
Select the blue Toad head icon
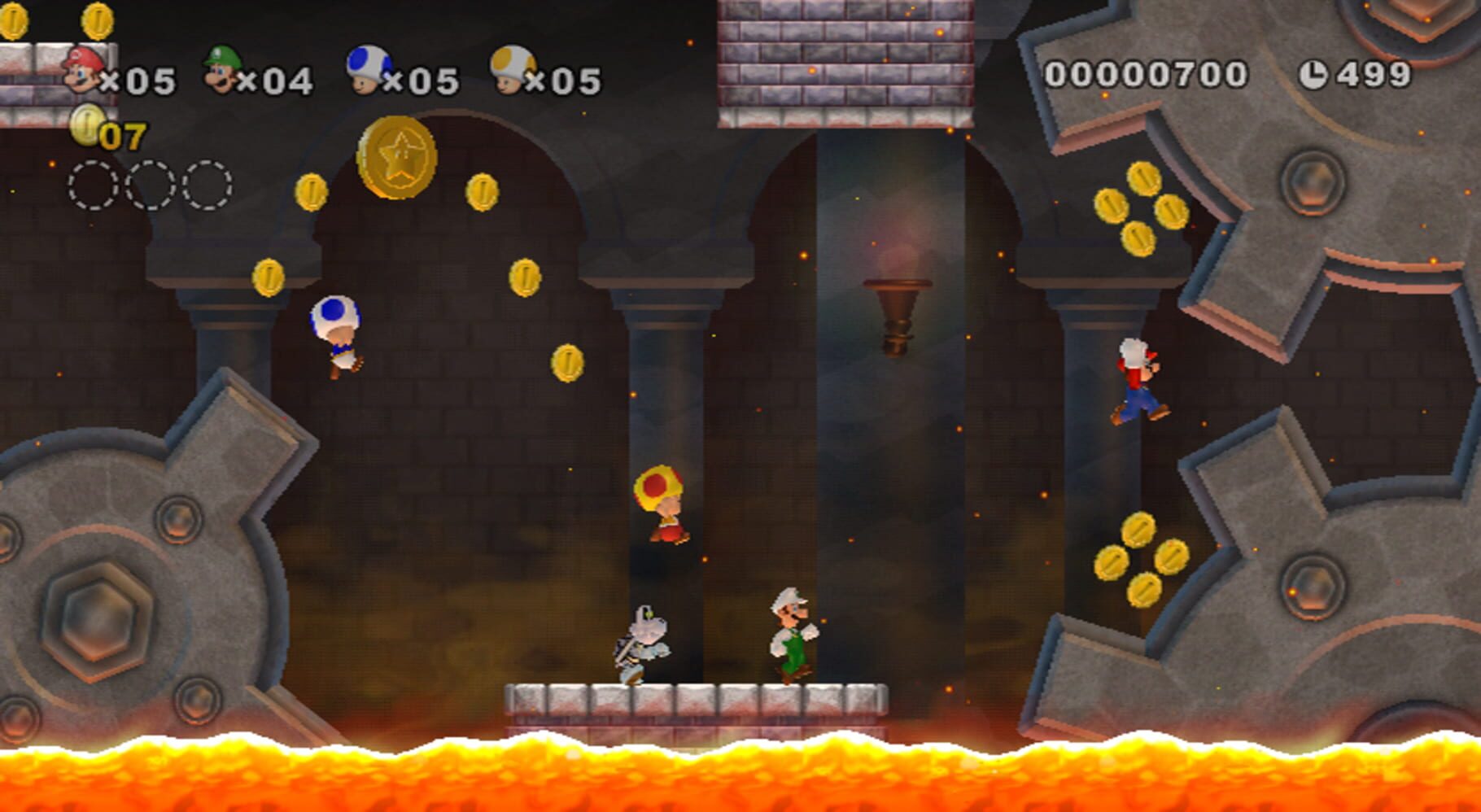pos(367,68)
